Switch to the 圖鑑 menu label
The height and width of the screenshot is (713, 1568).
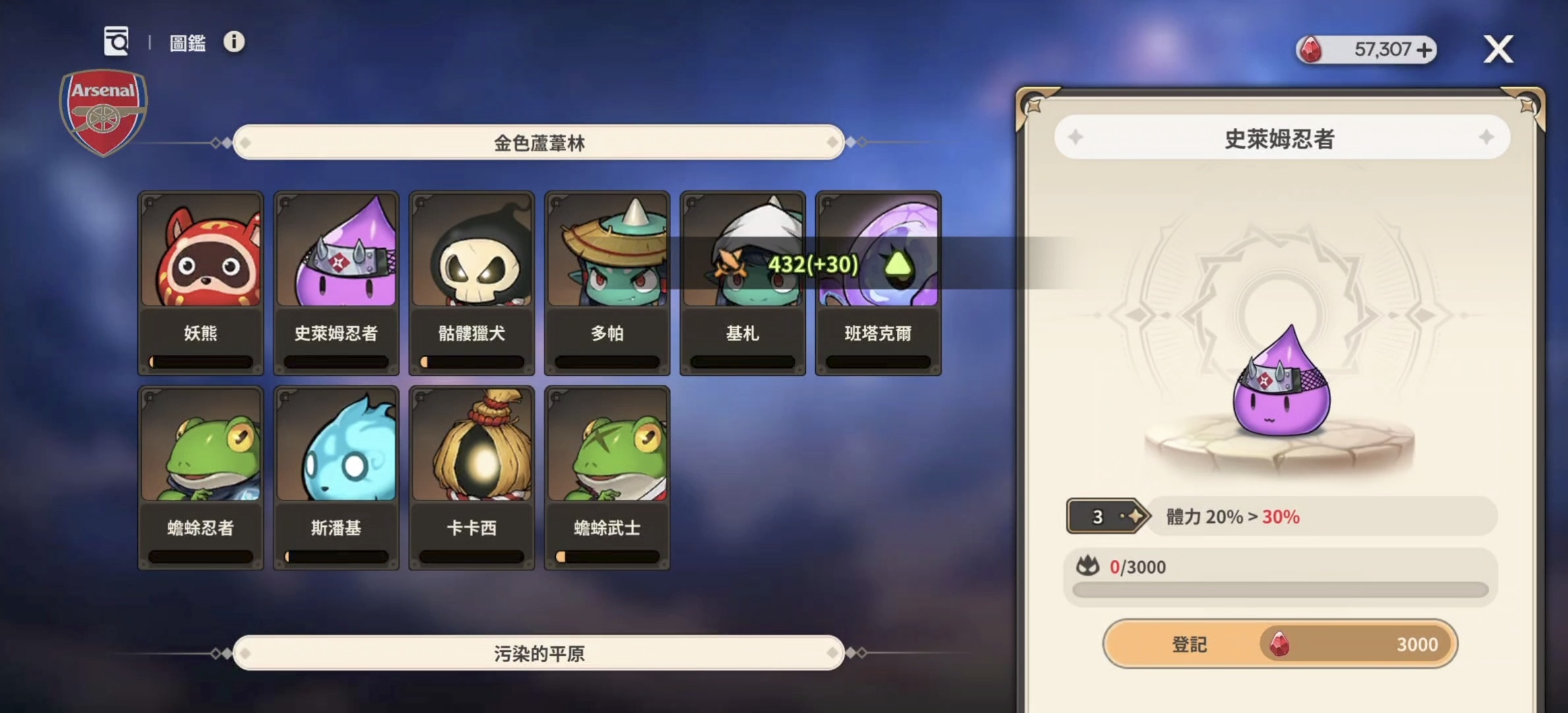pos(188,43)
